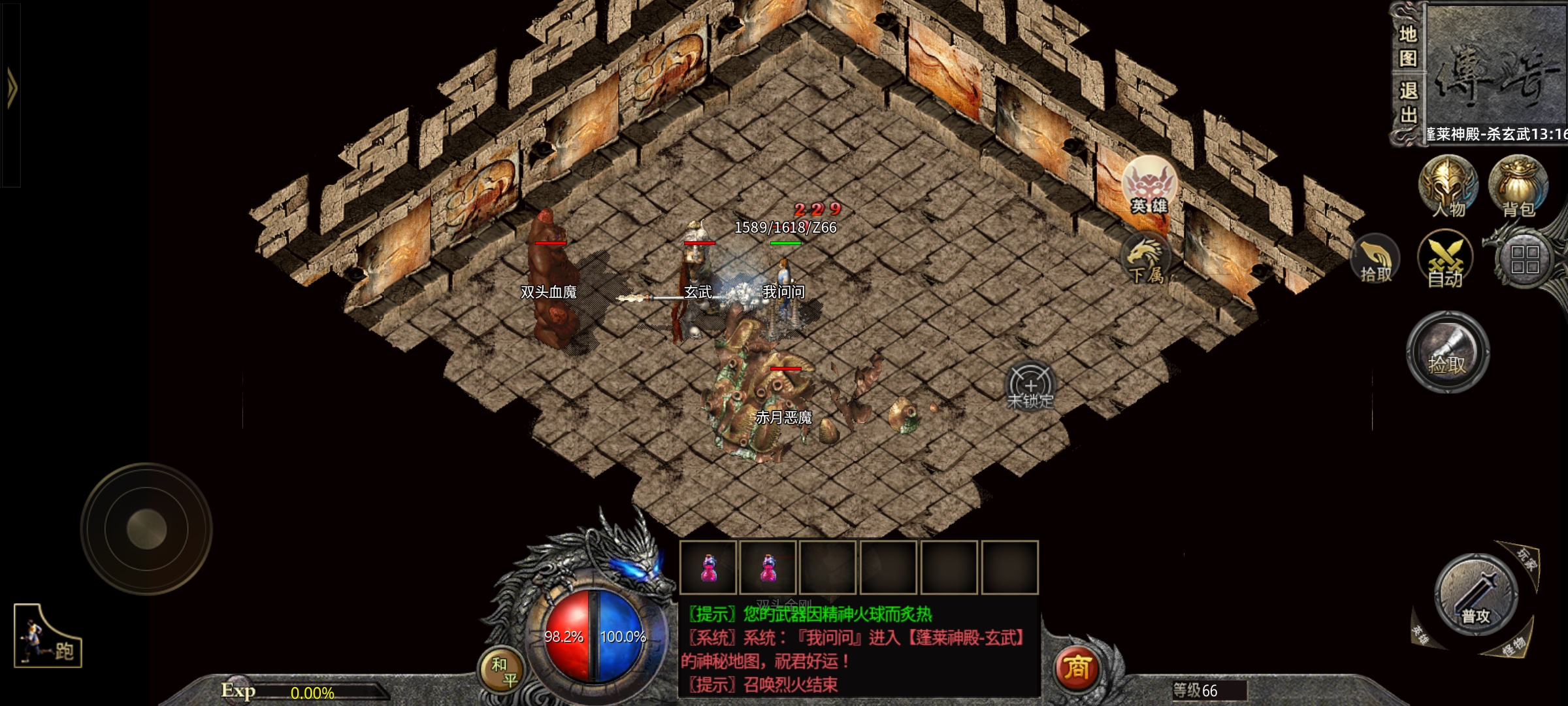Click the 退出 exit button
Screen dimensions: 1568x706
(1407, 103)
